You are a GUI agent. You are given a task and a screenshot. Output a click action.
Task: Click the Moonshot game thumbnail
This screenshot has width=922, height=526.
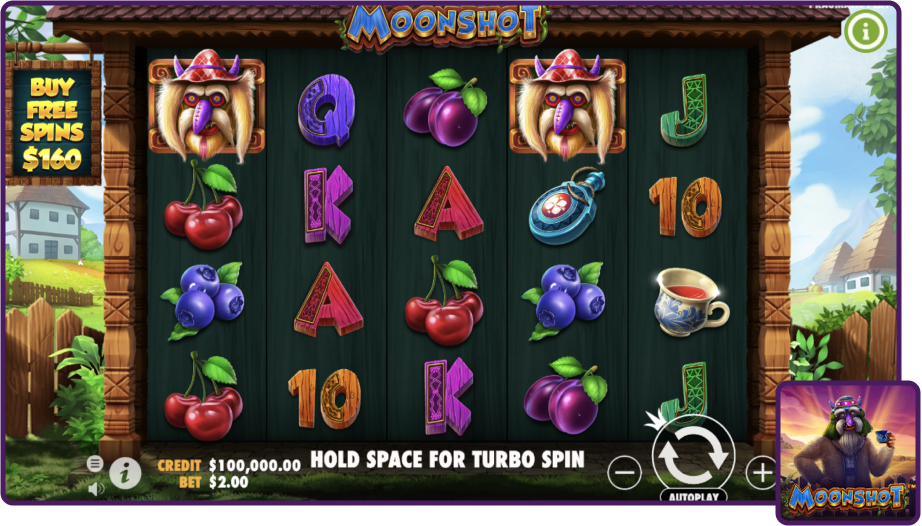pos(848,452)
